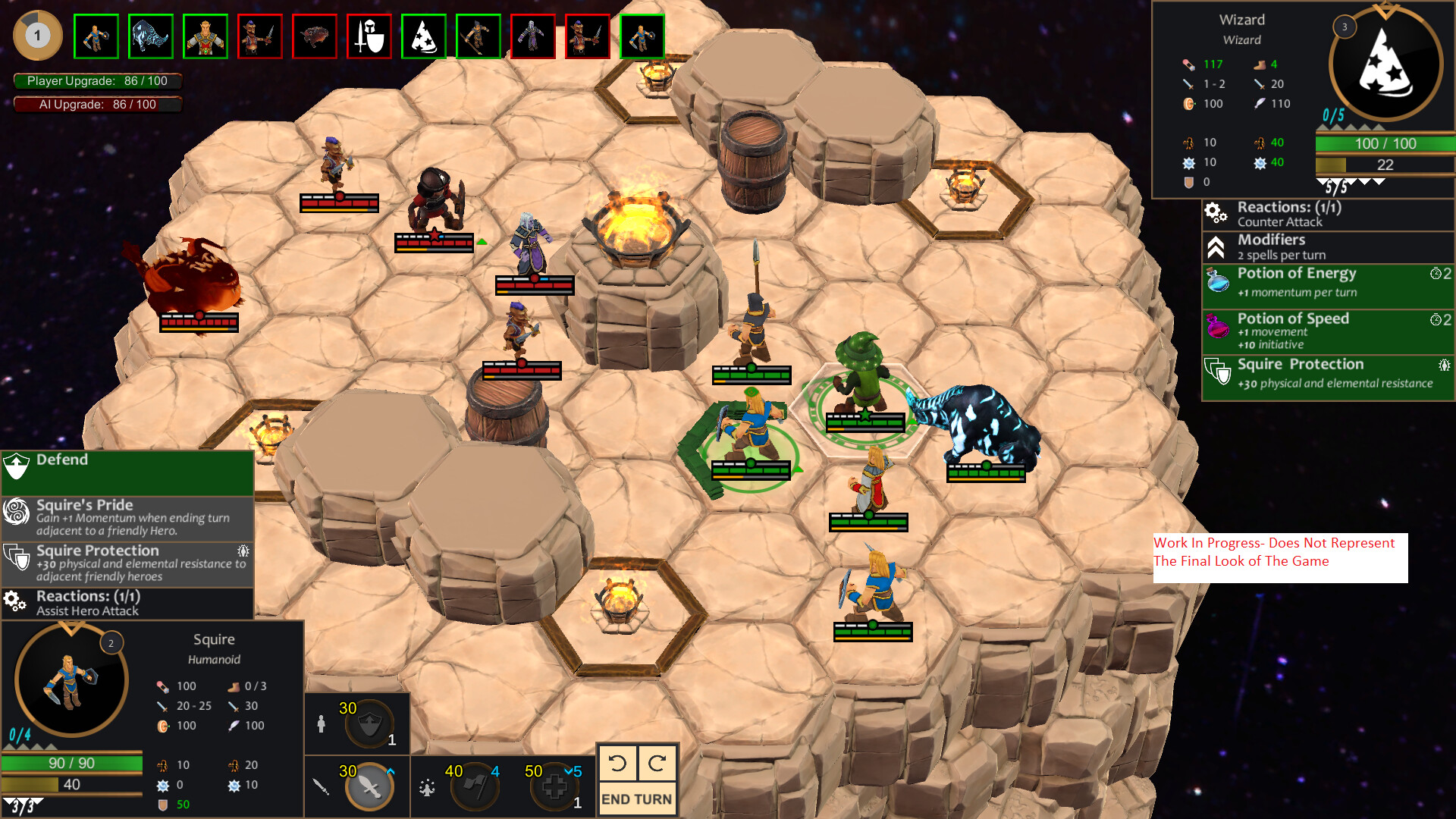Activate the cross heal ability
The width and height of the screenshot is (1456, 819).
tap(554, 786)
